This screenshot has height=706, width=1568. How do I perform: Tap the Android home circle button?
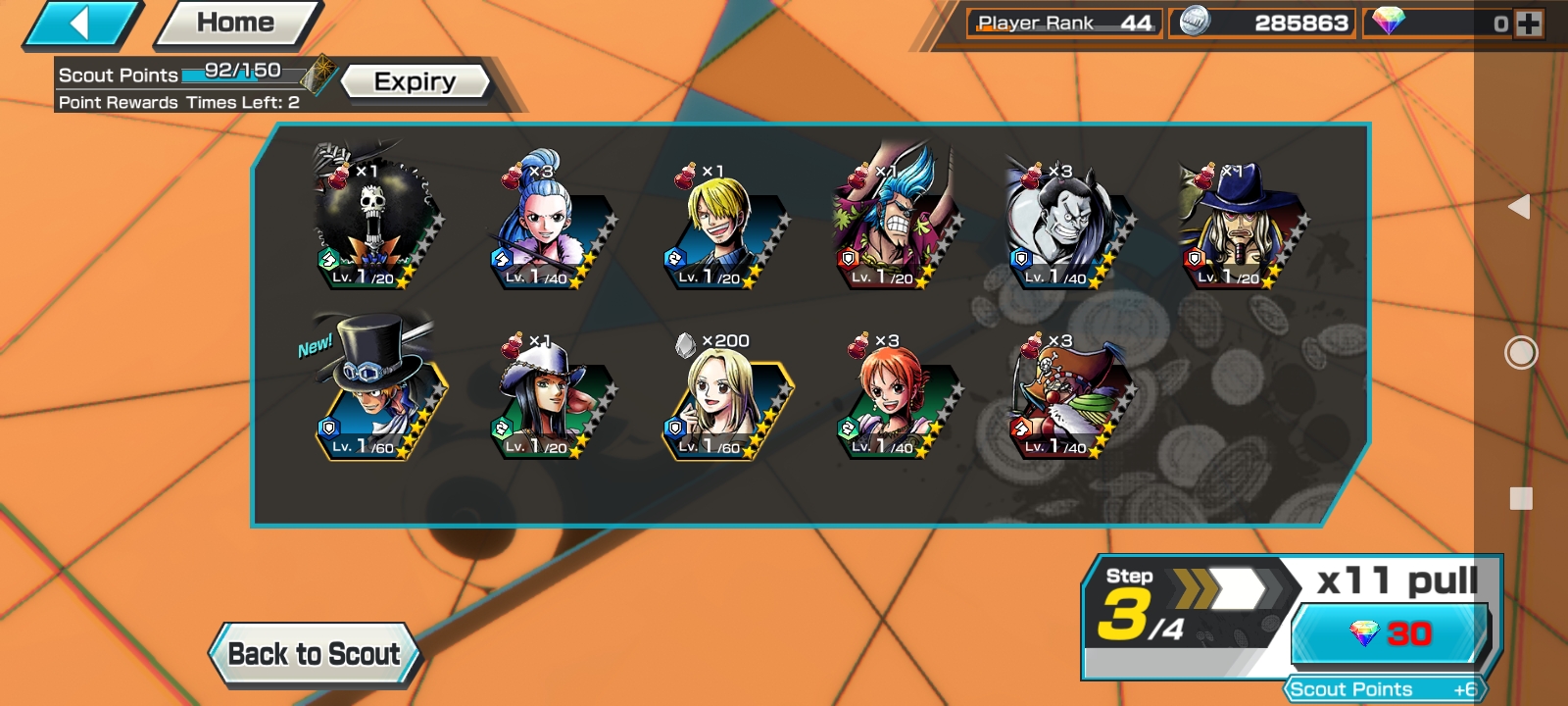click(x=1520, y=352)
